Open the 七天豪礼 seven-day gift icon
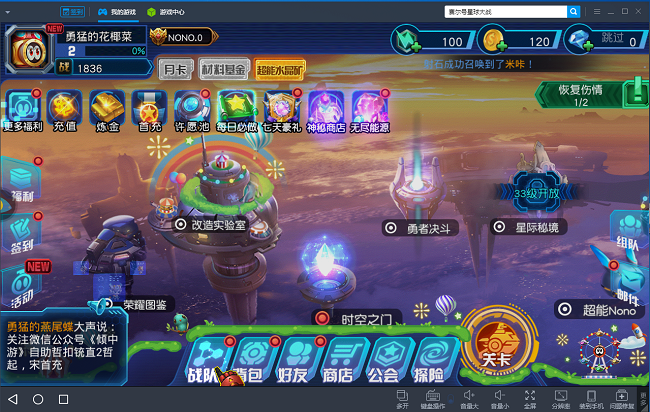 tap(281, 110)
